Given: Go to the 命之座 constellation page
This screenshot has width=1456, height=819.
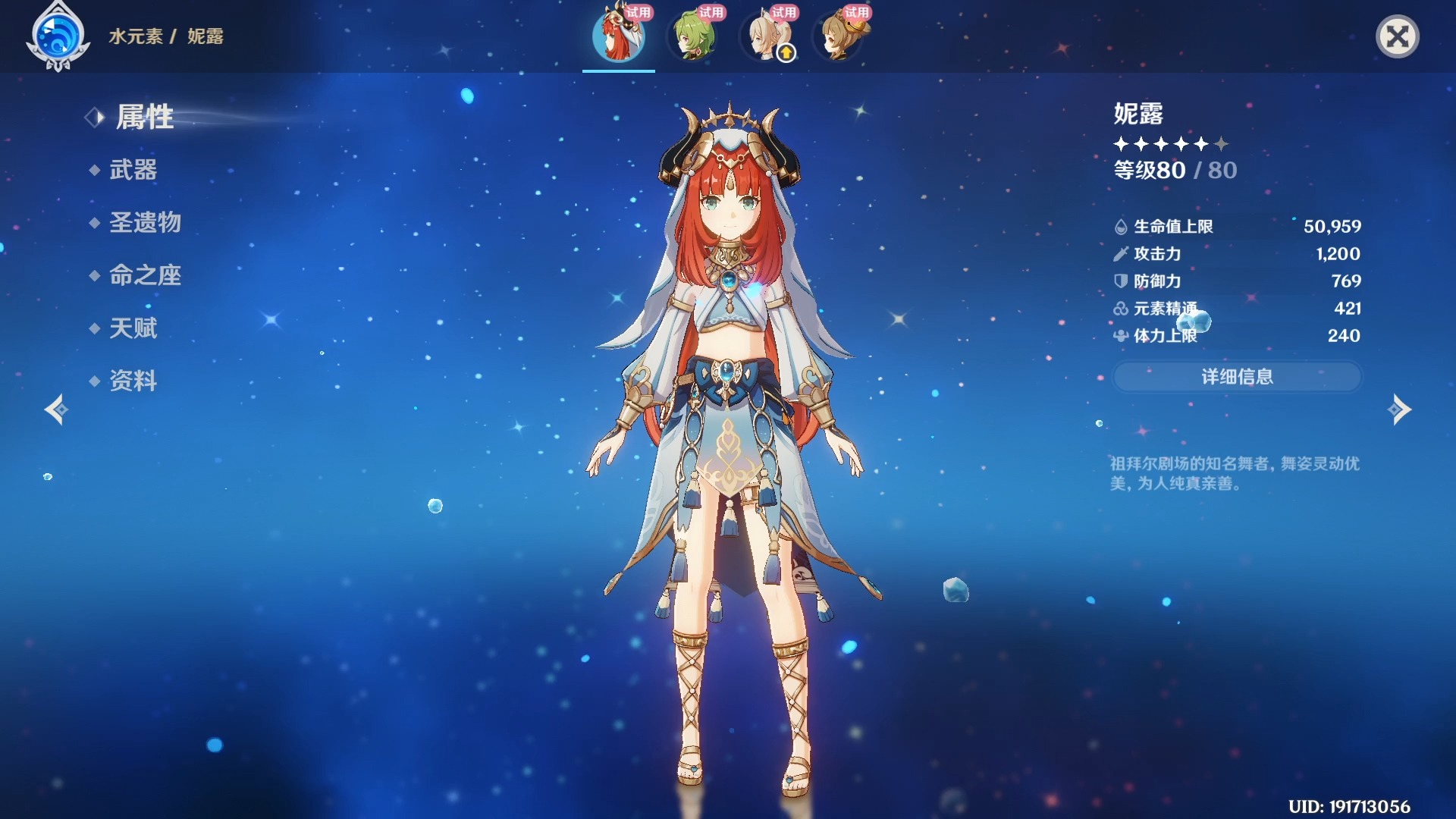Looking at the screenshot, I should [145, 275].
